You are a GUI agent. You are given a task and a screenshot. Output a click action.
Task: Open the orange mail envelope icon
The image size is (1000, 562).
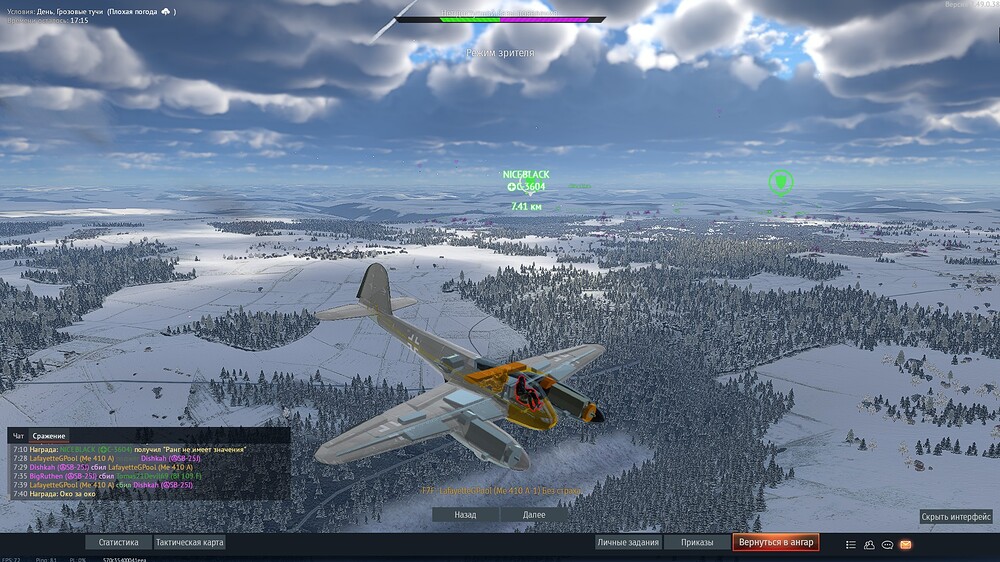(906, 544)
